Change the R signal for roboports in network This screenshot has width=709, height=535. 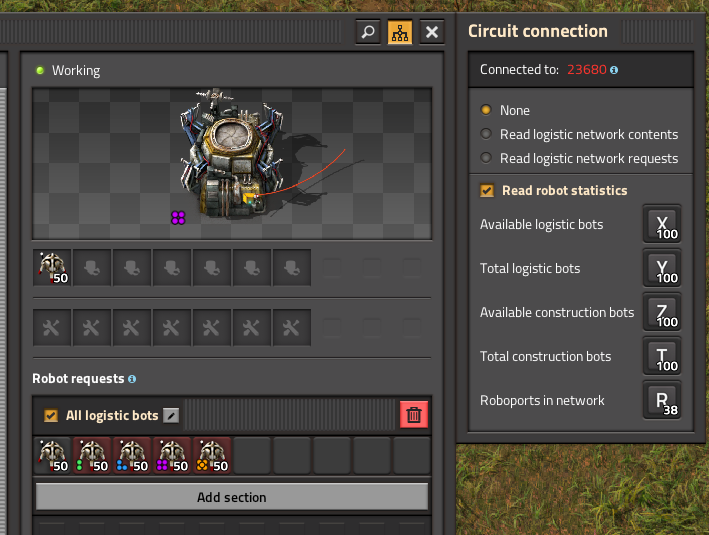[x=662, y=401]
